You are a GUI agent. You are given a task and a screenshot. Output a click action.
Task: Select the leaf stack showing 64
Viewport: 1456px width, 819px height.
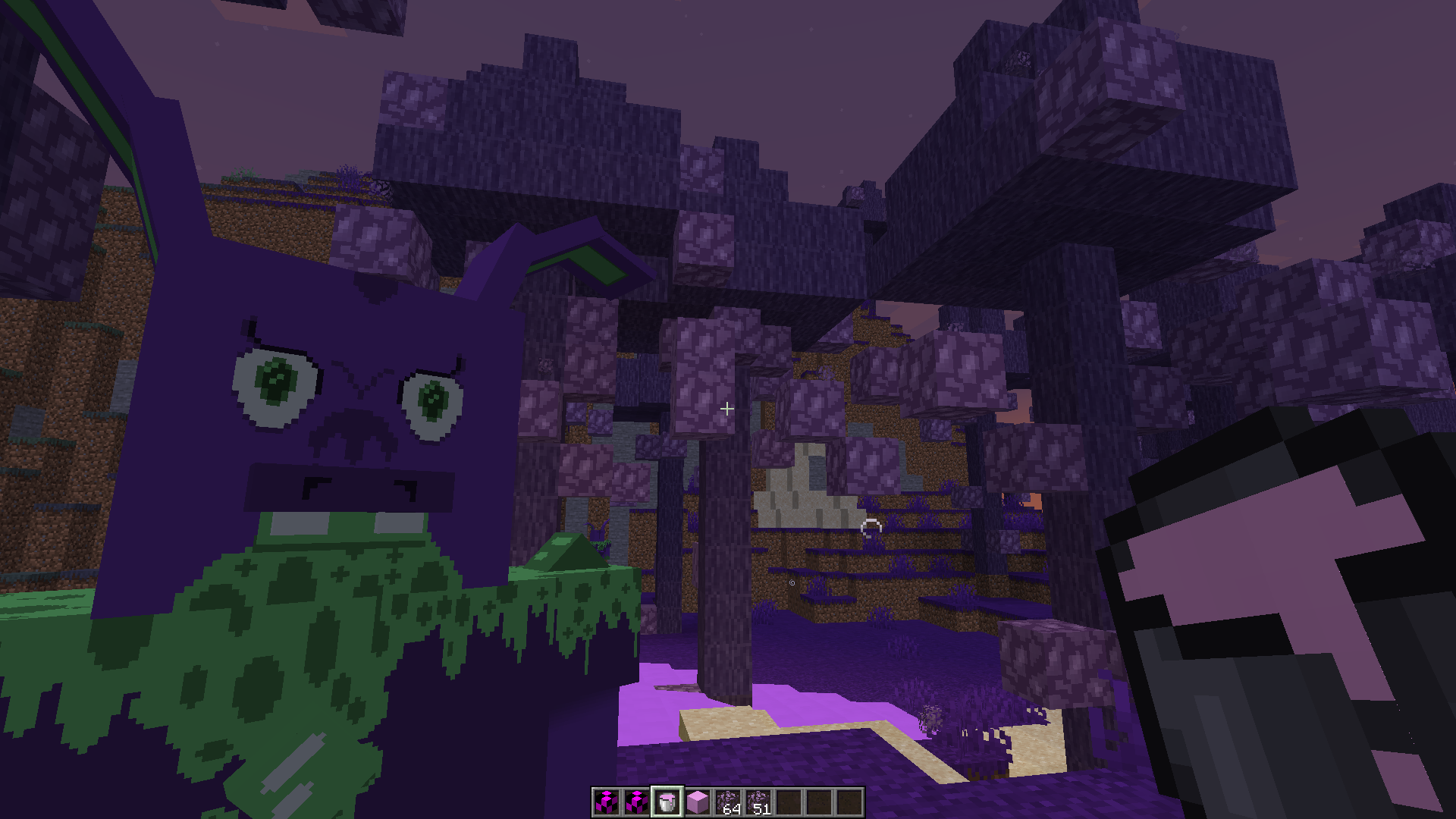pos(728,802)
